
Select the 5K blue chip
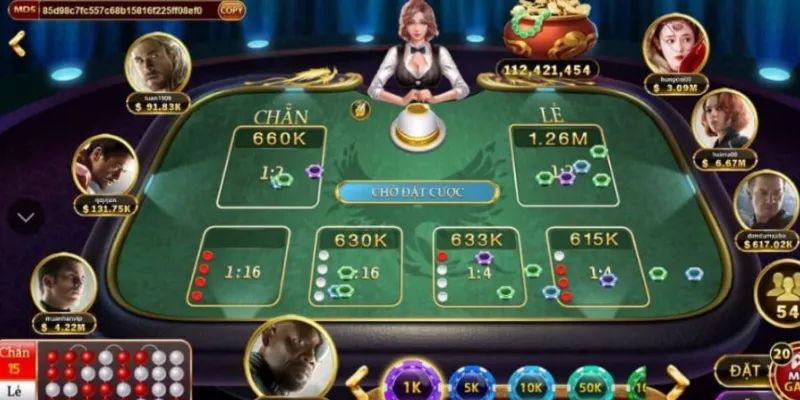[x=472, y=386]
